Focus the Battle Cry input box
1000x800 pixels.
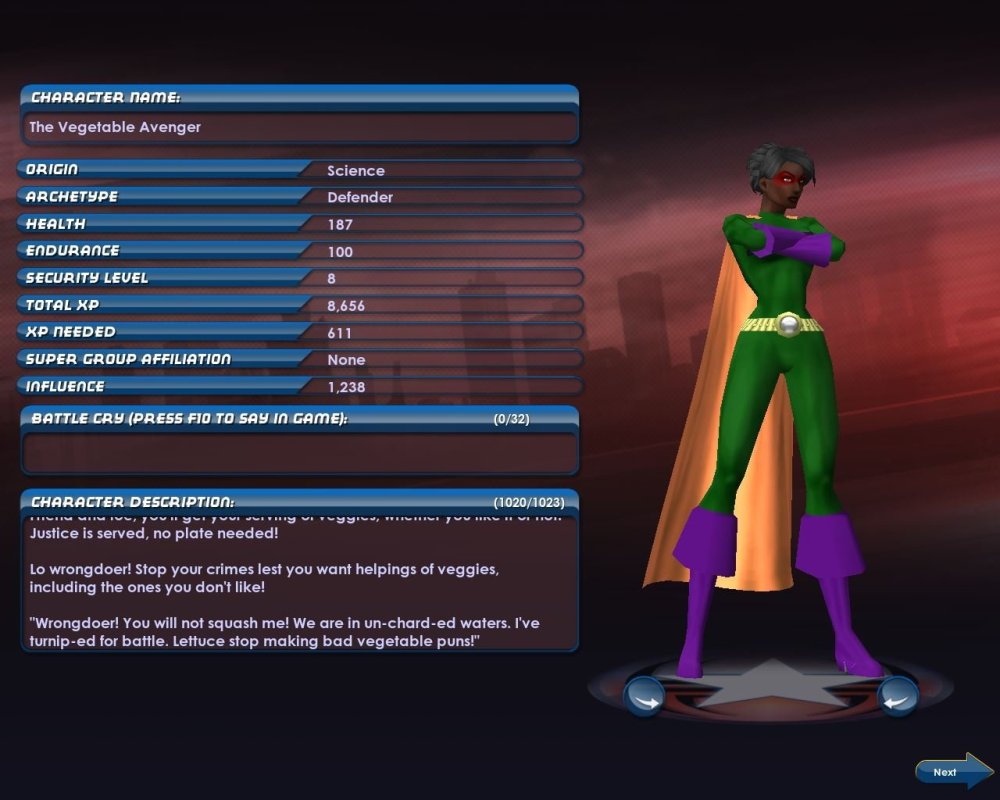click(x=299, y=453)
